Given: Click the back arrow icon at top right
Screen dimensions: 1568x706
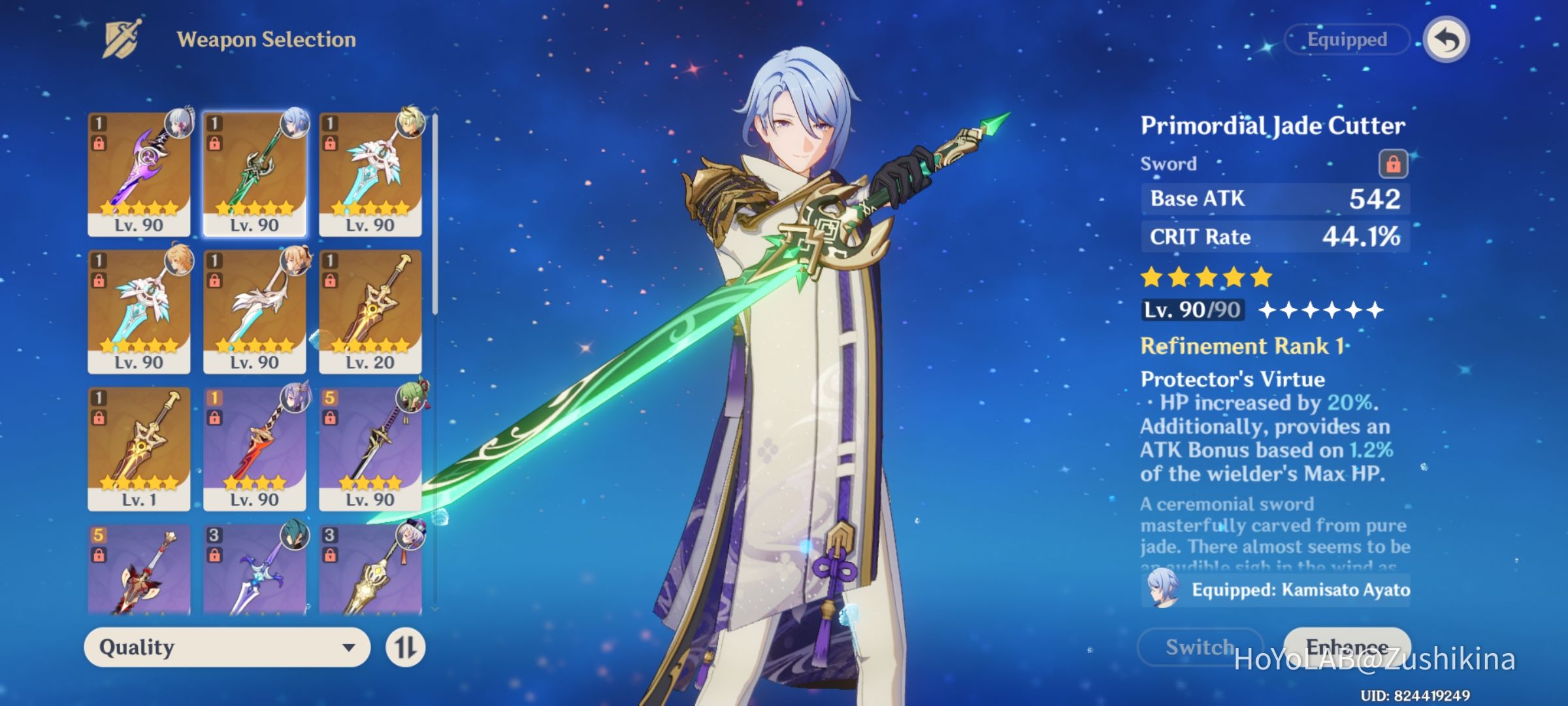Looking at the screenshot, I should pos(1446,39).
